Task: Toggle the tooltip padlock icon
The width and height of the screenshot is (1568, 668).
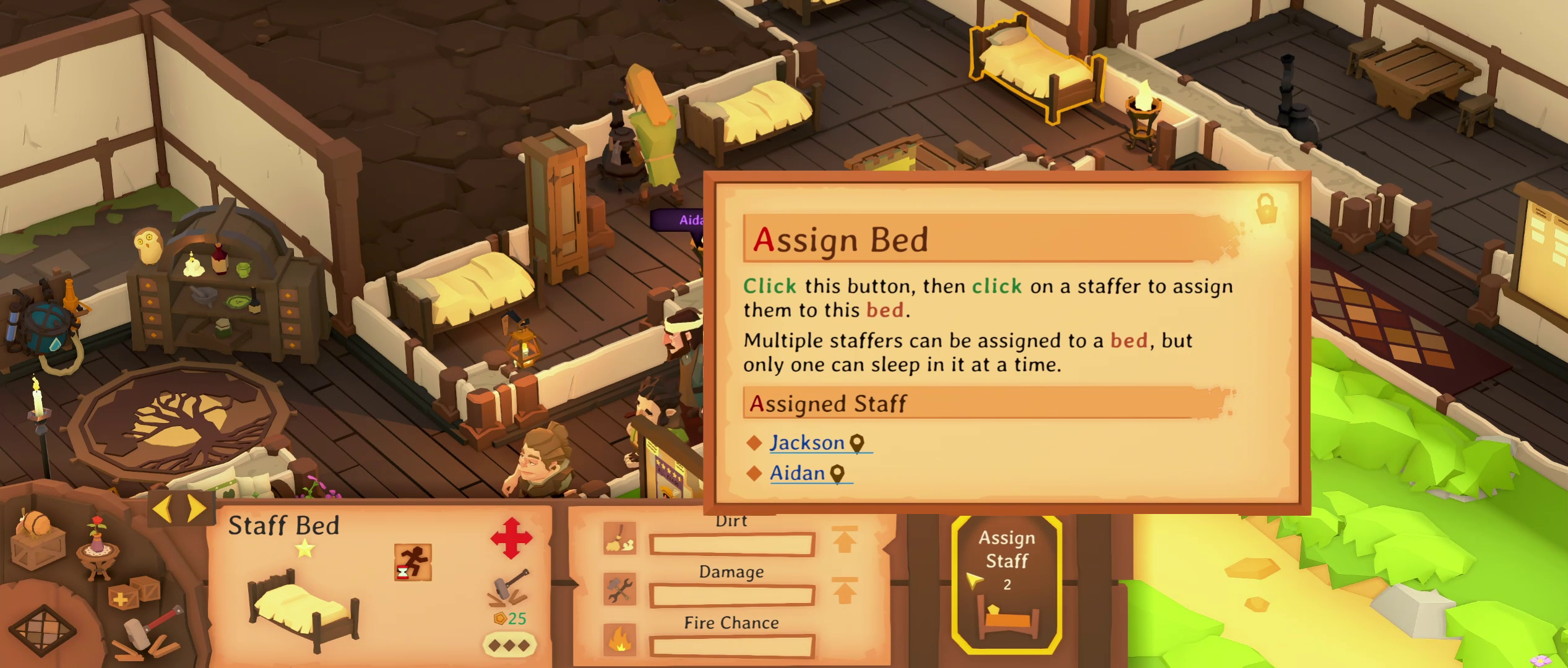Action: [x=1266, y=208]
